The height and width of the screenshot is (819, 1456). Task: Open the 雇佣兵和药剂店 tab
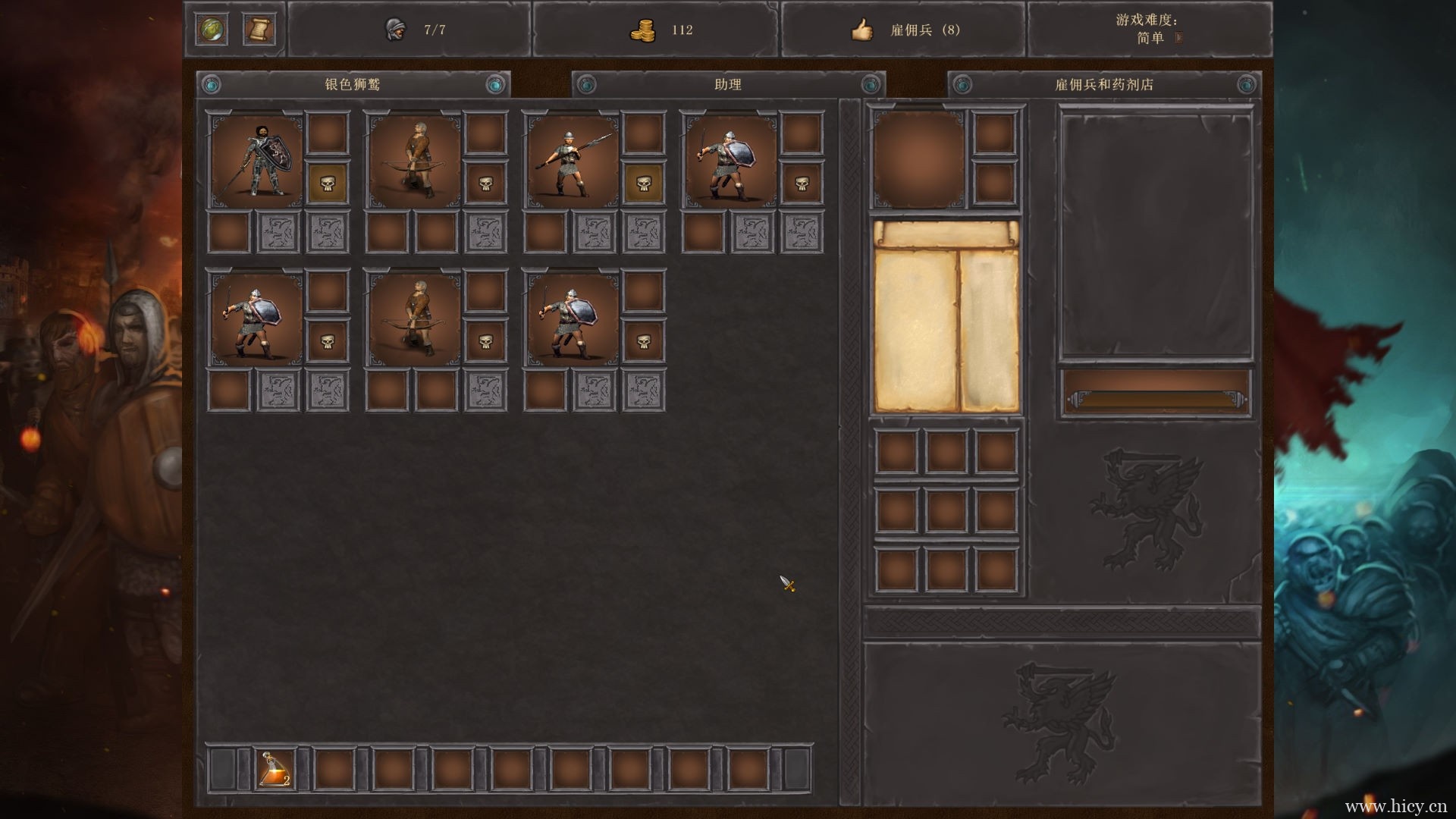coord(1104,84)
